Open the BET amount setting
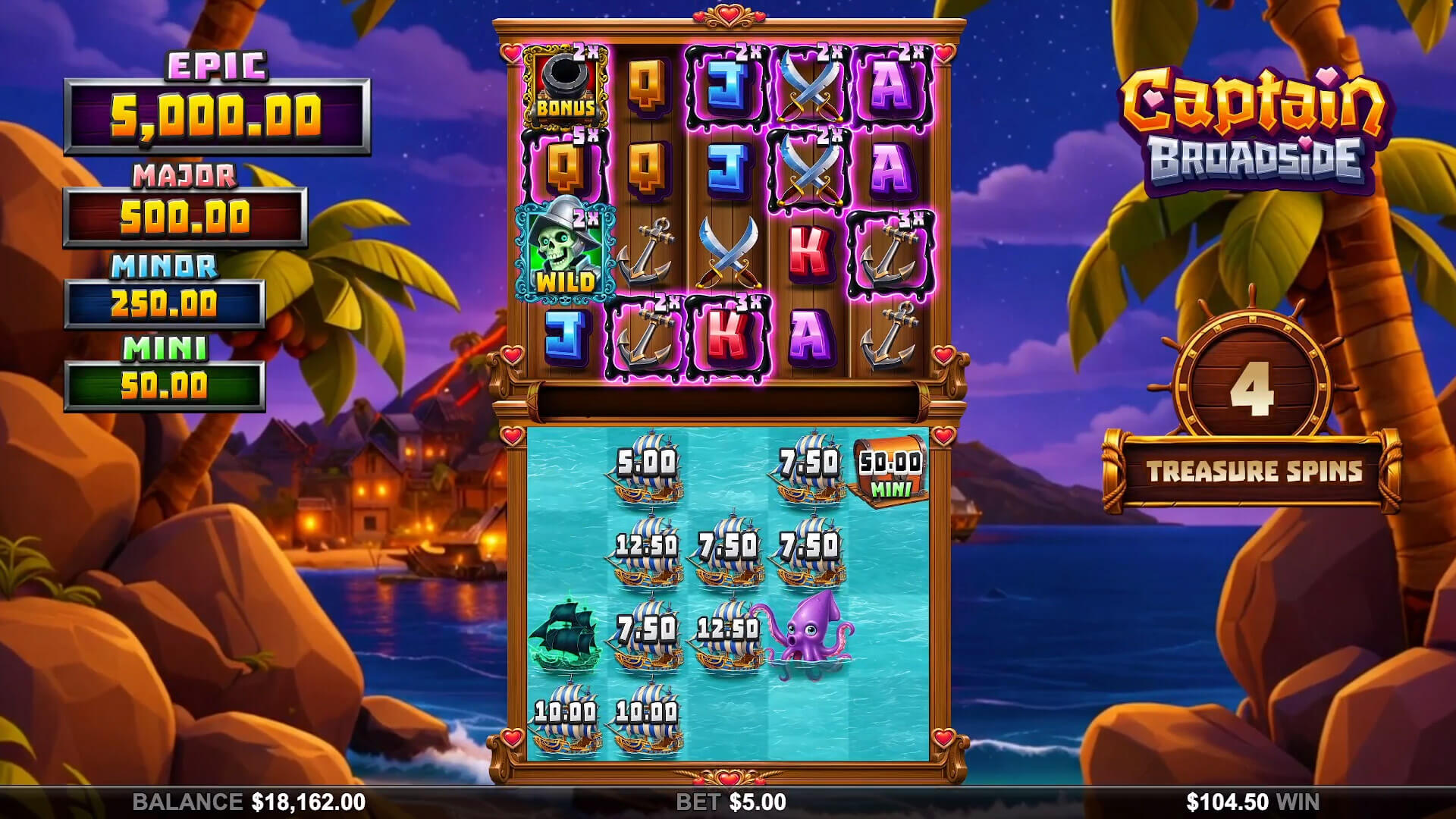This screenshot has height=819, width=1456. coord(731,802)
